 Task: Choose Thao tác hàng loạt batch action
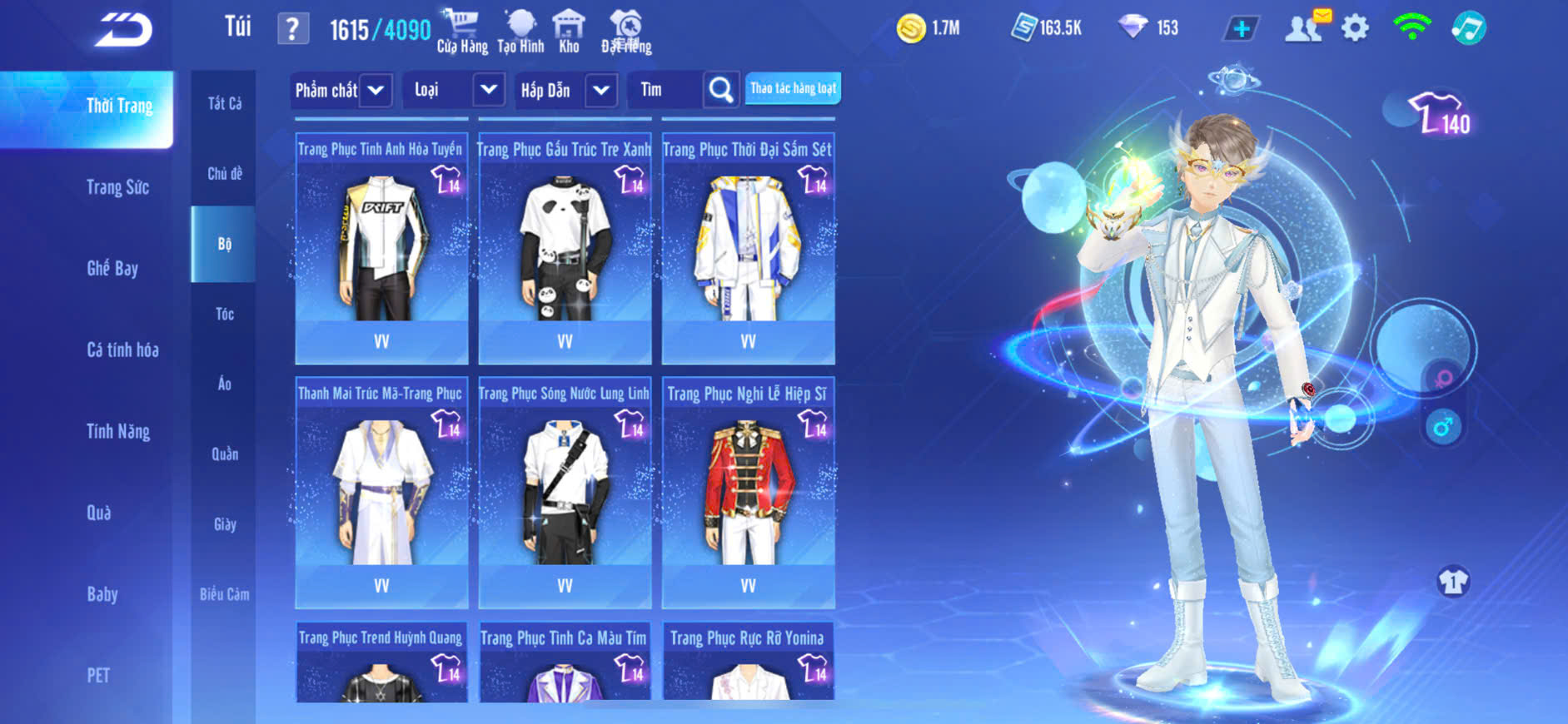tap(793, 88)
